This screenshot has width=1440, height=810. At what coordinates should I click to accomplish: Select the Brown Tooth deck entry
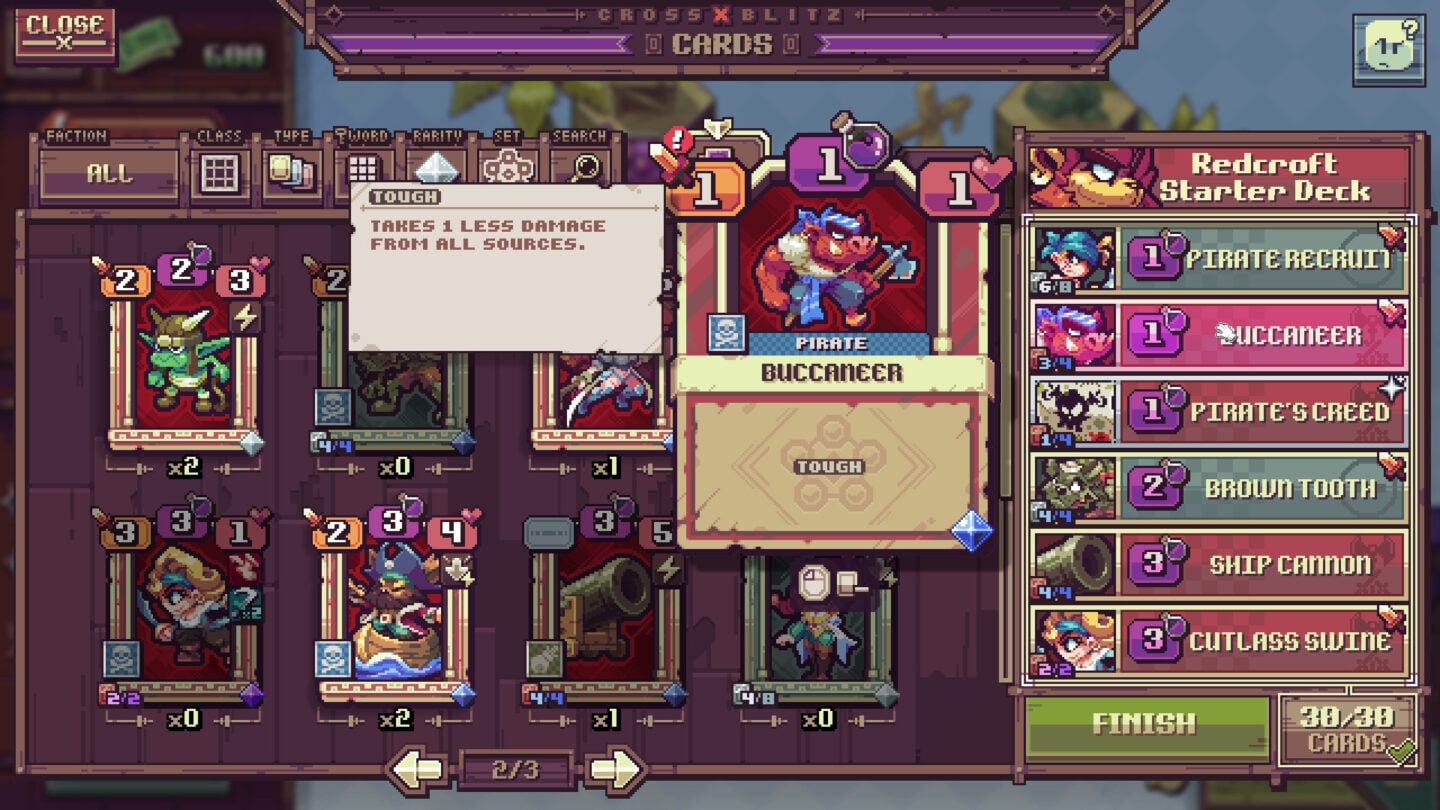[1260, 489]
